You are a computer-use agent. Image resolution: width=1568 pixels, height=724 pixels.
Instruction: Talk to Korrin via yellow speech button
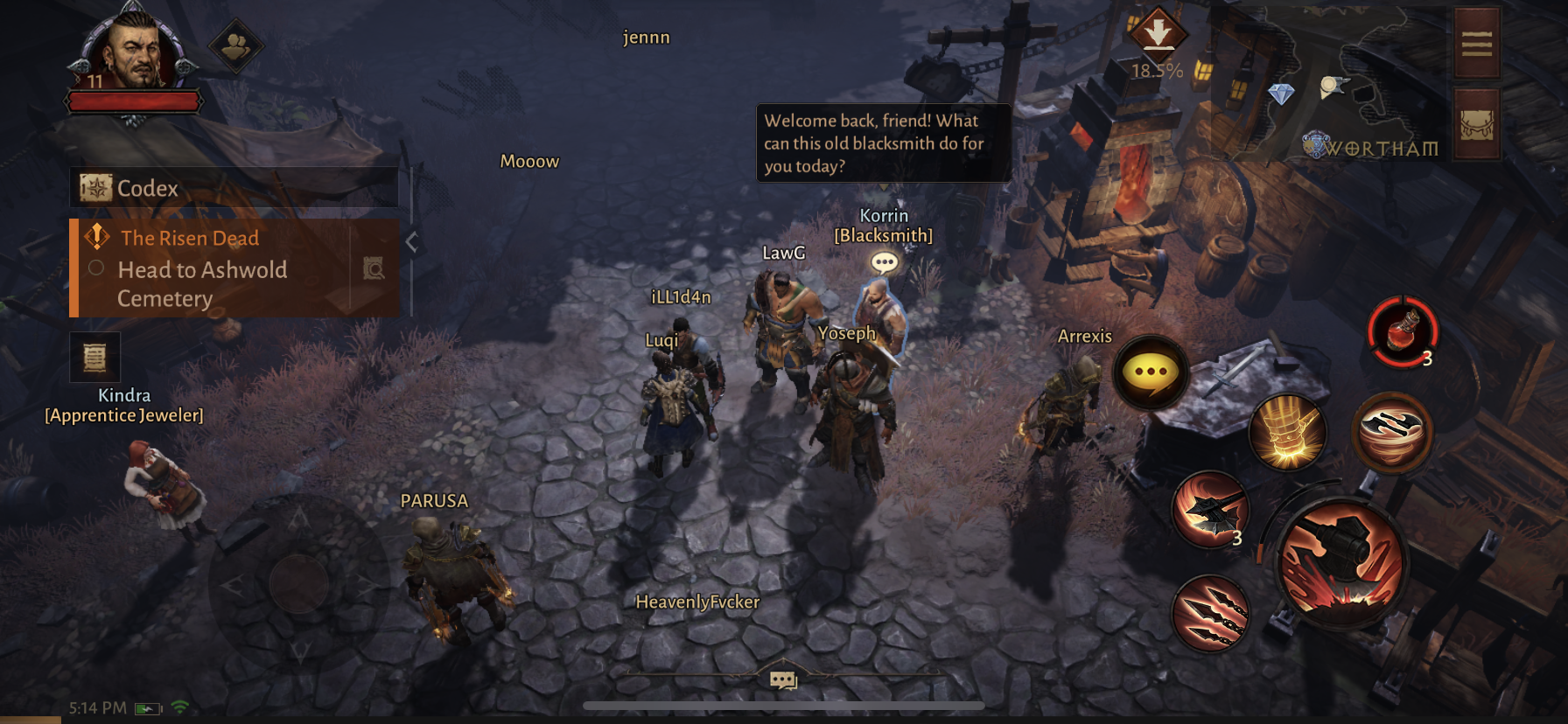pyautogui.click(x=1151, y=373)
